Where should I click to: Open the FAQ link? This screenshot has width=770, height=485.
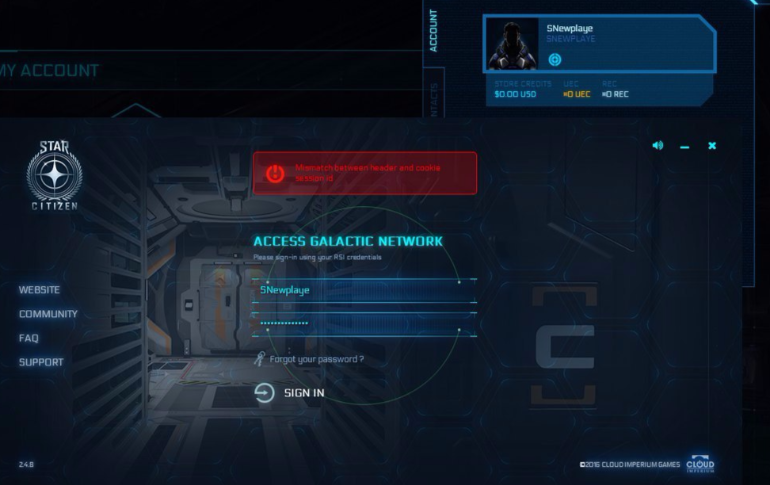pos(29,338)
